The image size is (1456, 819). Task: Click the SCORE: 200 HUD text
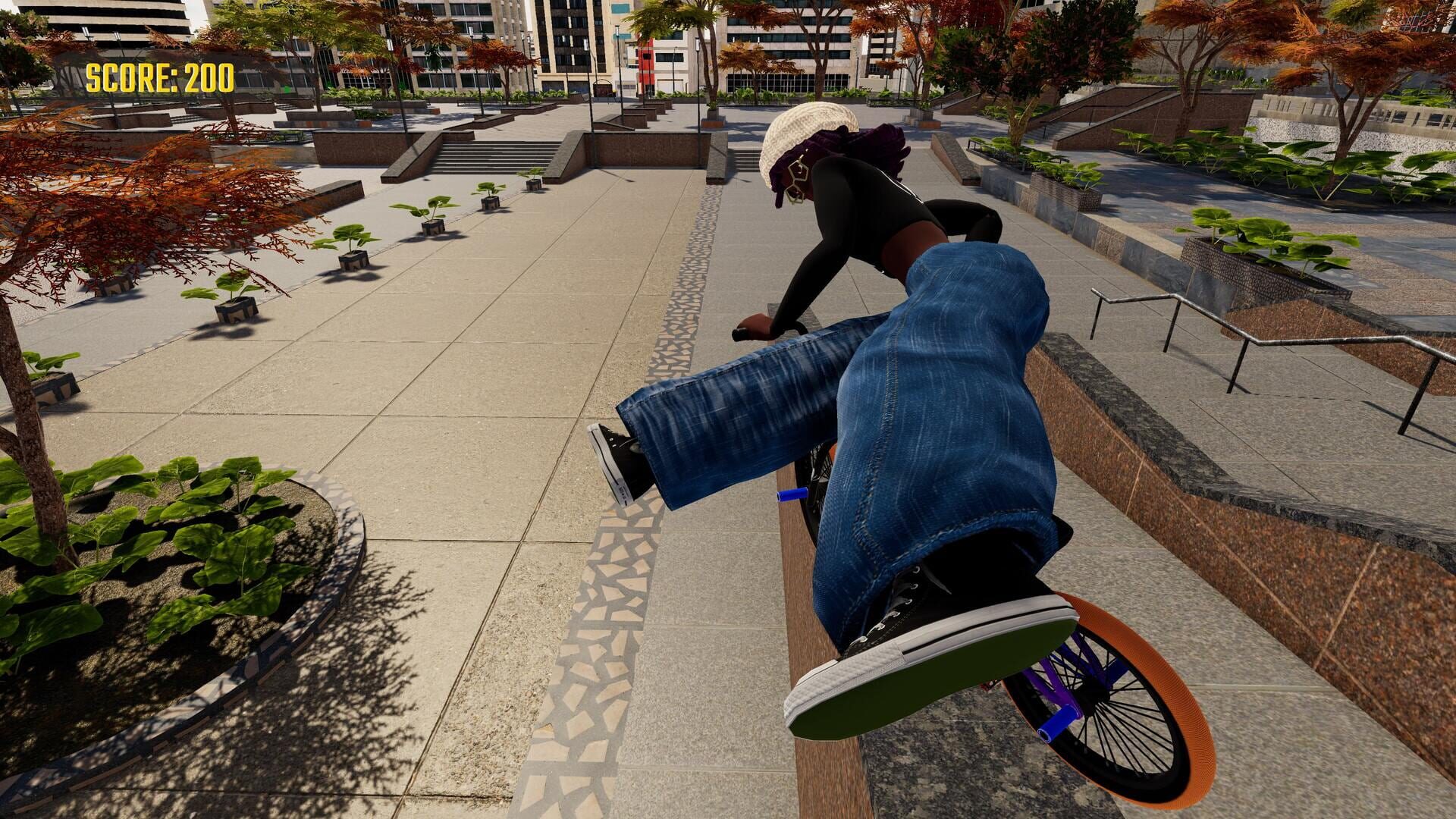tap(159, 76)
